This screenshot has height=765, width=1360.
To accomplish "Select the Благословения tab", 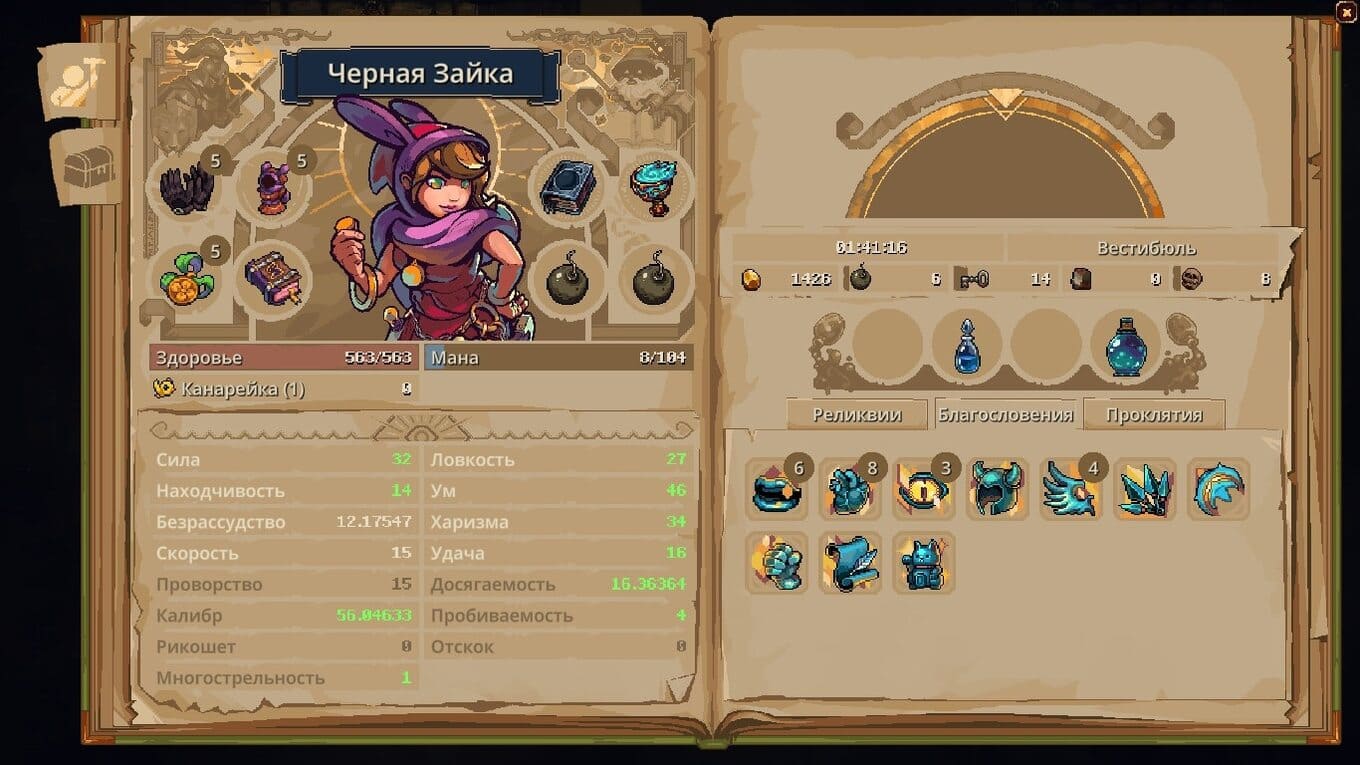I will tap(1005, 415).
